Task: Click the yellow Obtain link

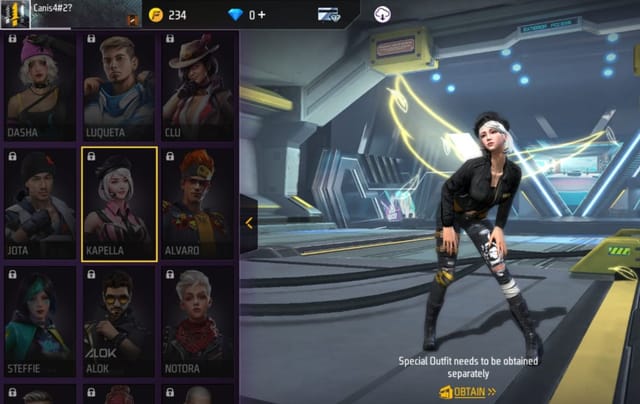Action: [x=468, y=392]
